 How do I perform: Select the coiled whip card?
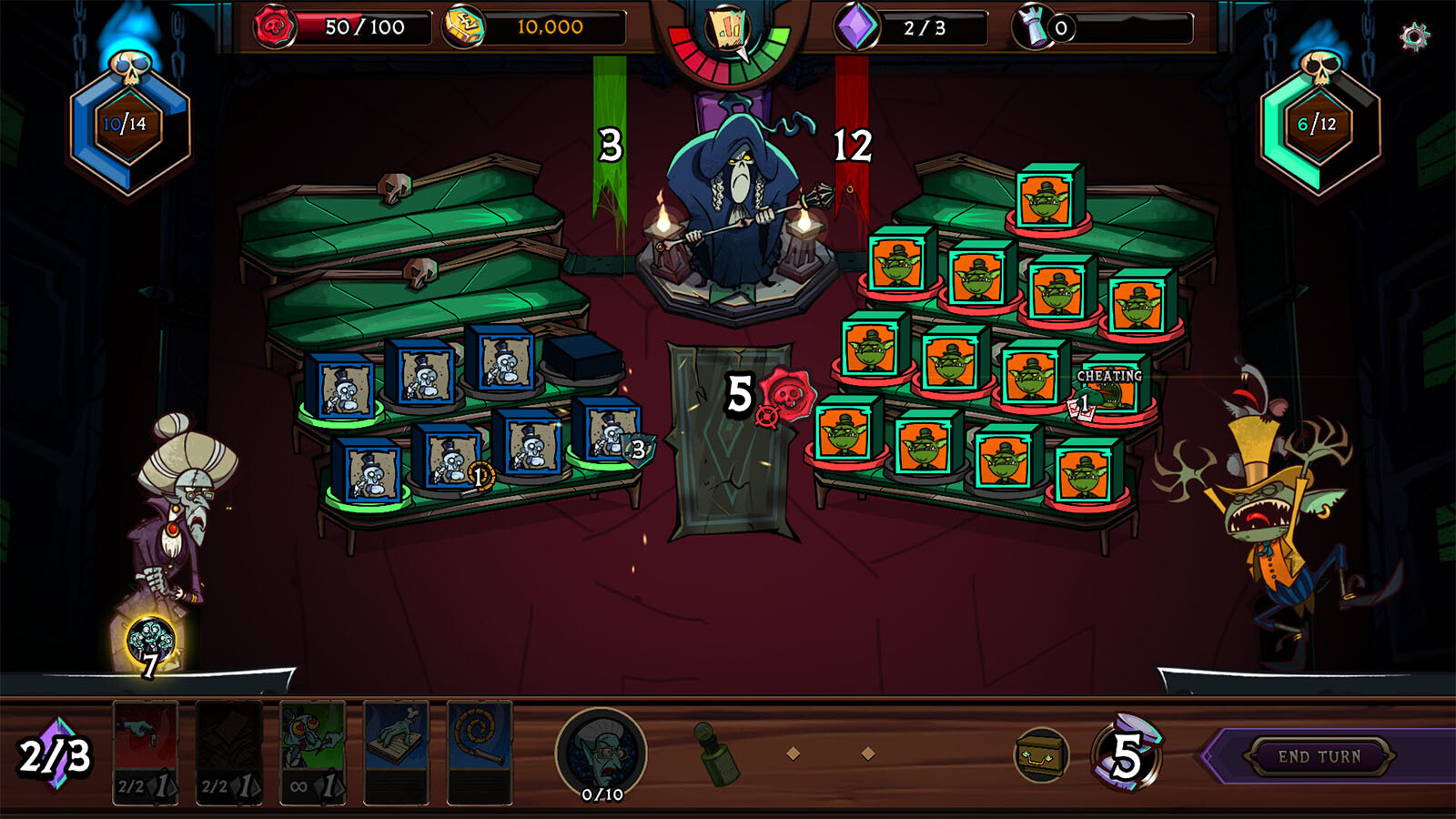[480, 752]
